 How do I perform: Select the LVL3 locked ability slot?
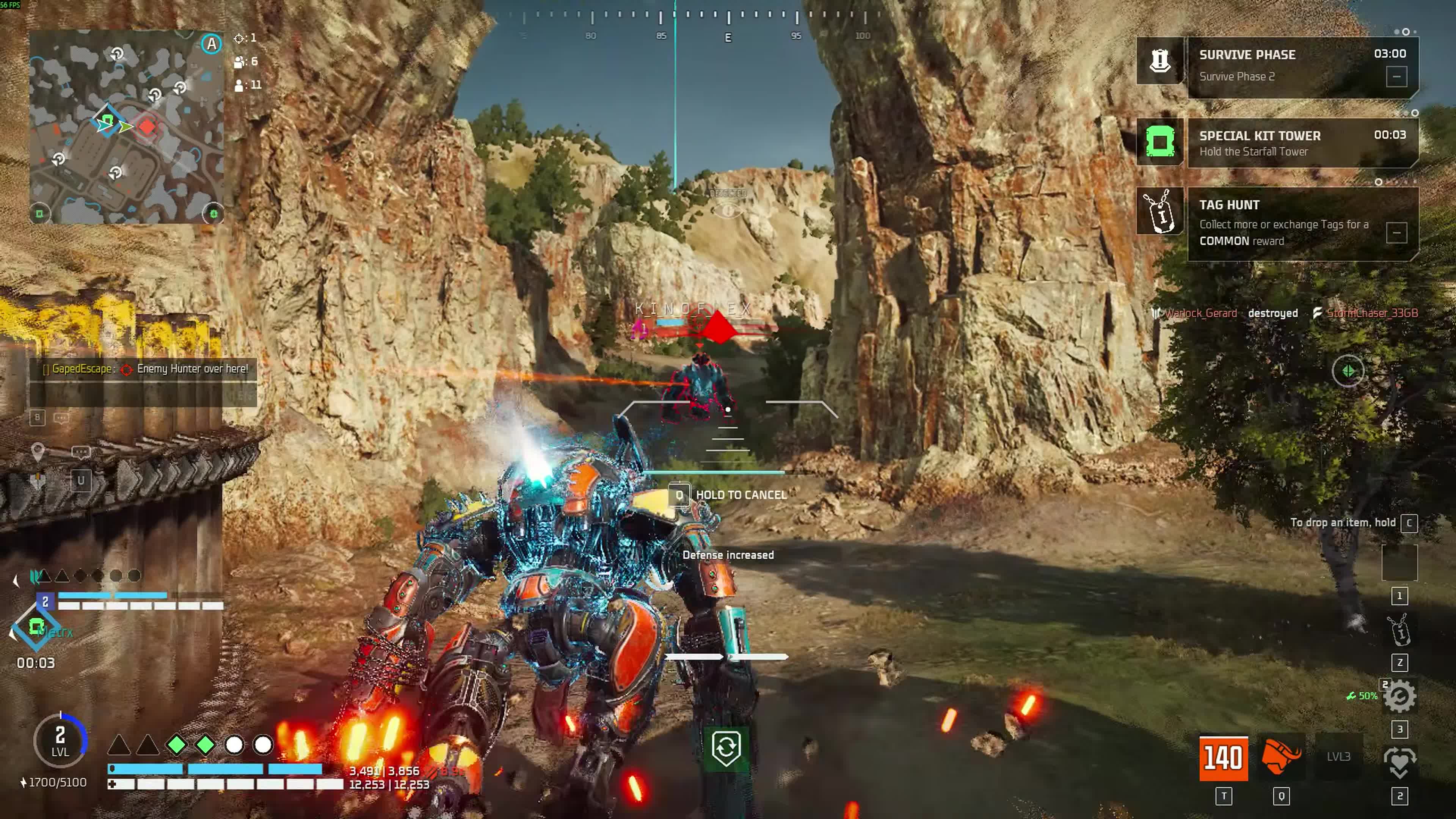point(1338,756)
